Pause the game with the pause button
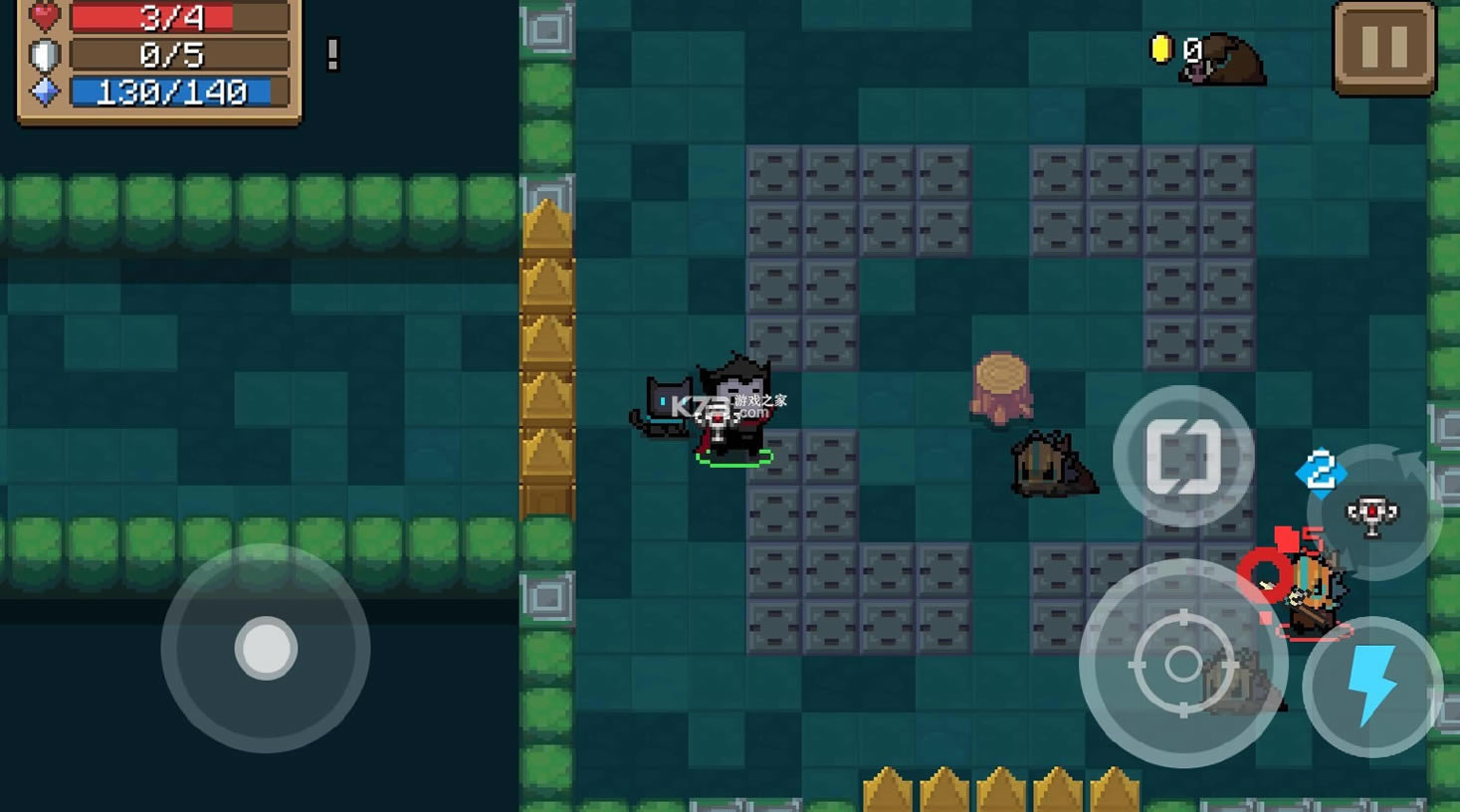Viewport: 1460px width, 812px height. [1383, 48]
